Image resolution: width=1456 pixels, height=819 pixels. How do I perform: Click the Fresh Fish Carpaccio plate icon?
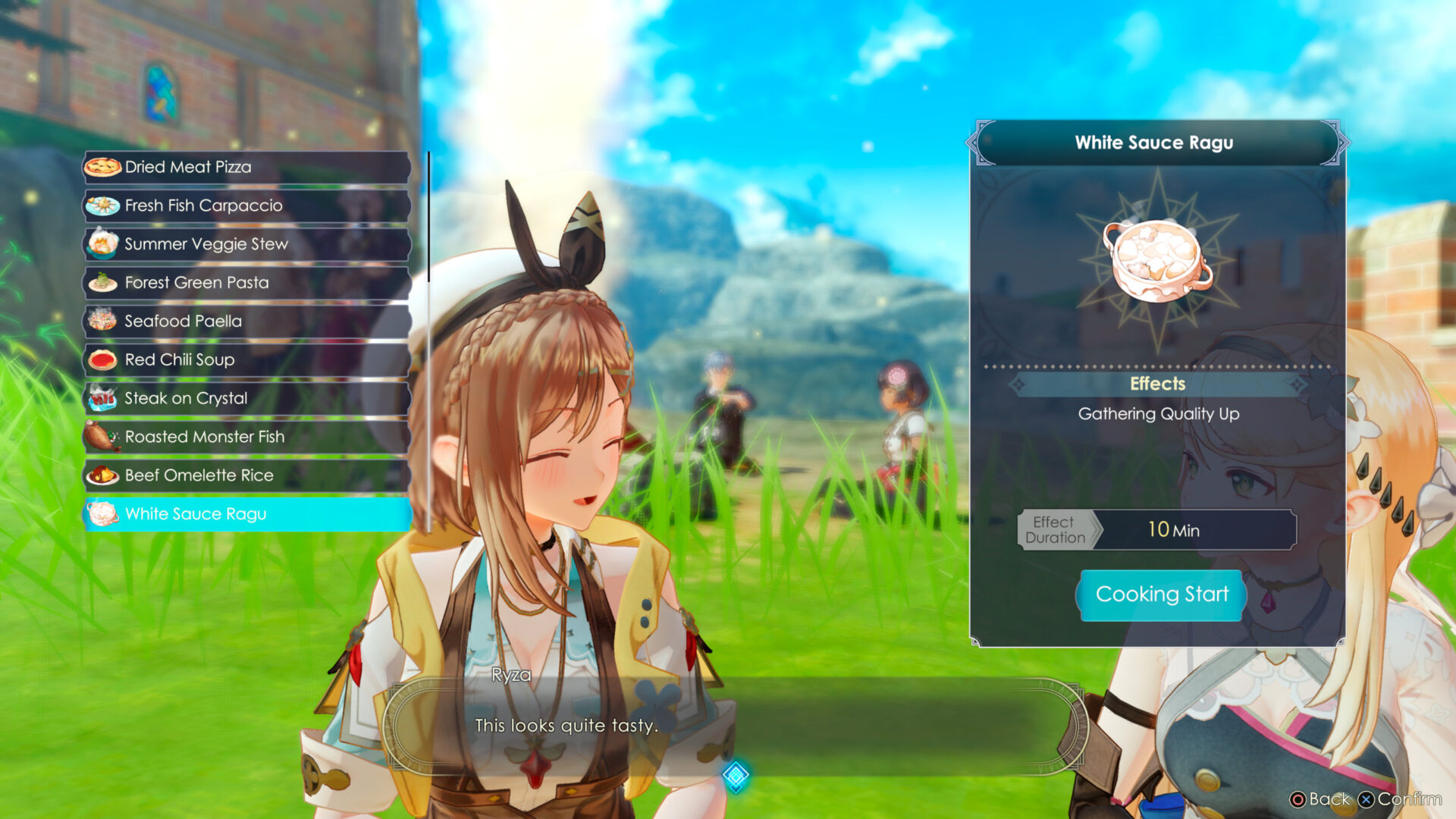[104, 206]
